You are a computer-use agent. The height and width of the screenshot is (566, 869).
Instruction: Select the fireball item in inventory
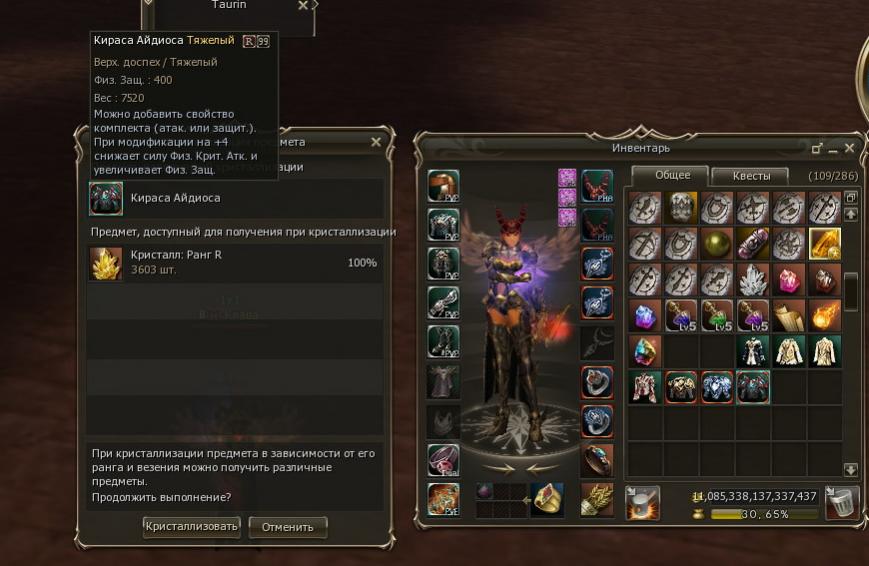[824, 315]
